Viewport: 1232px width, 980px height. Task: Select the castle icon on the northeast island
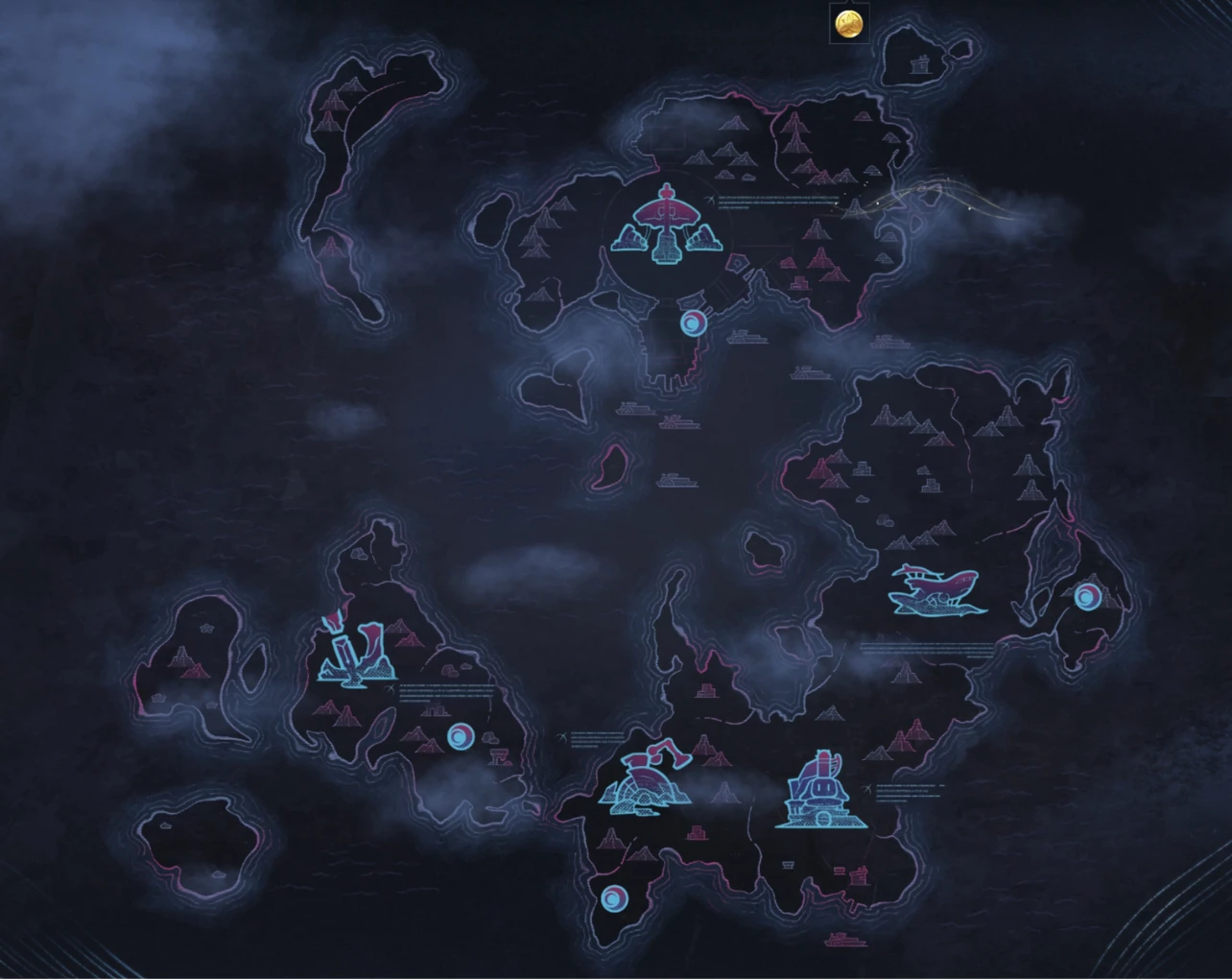click(x=918, y=65)
